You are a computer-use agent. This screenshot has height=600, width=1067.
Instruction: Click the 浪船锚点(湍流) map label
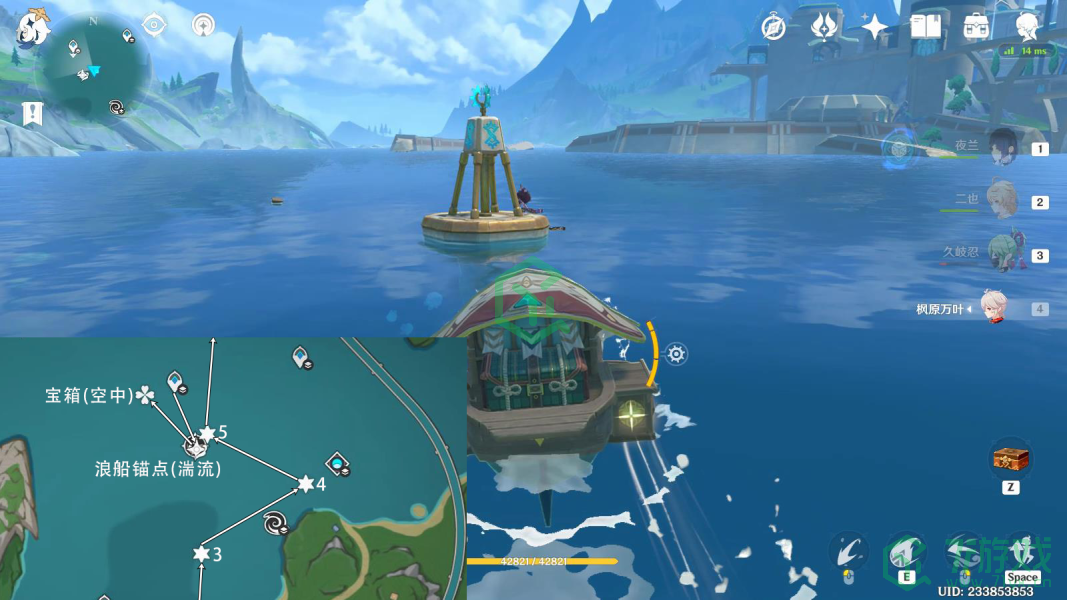point(158,468)
